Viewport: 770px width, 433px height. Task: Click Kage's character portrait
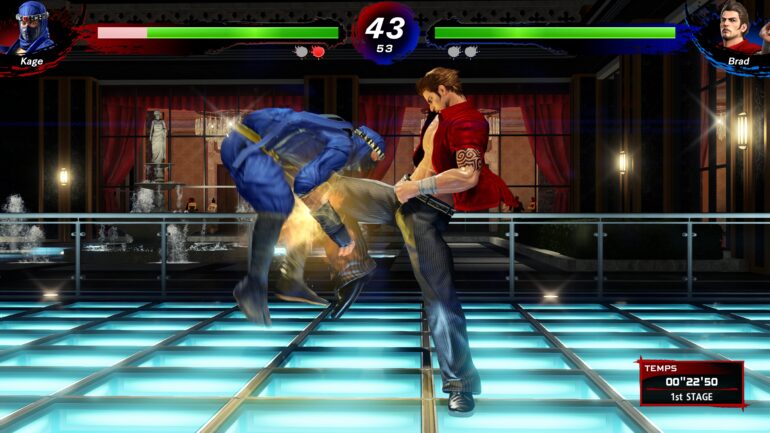pos(35,28)
